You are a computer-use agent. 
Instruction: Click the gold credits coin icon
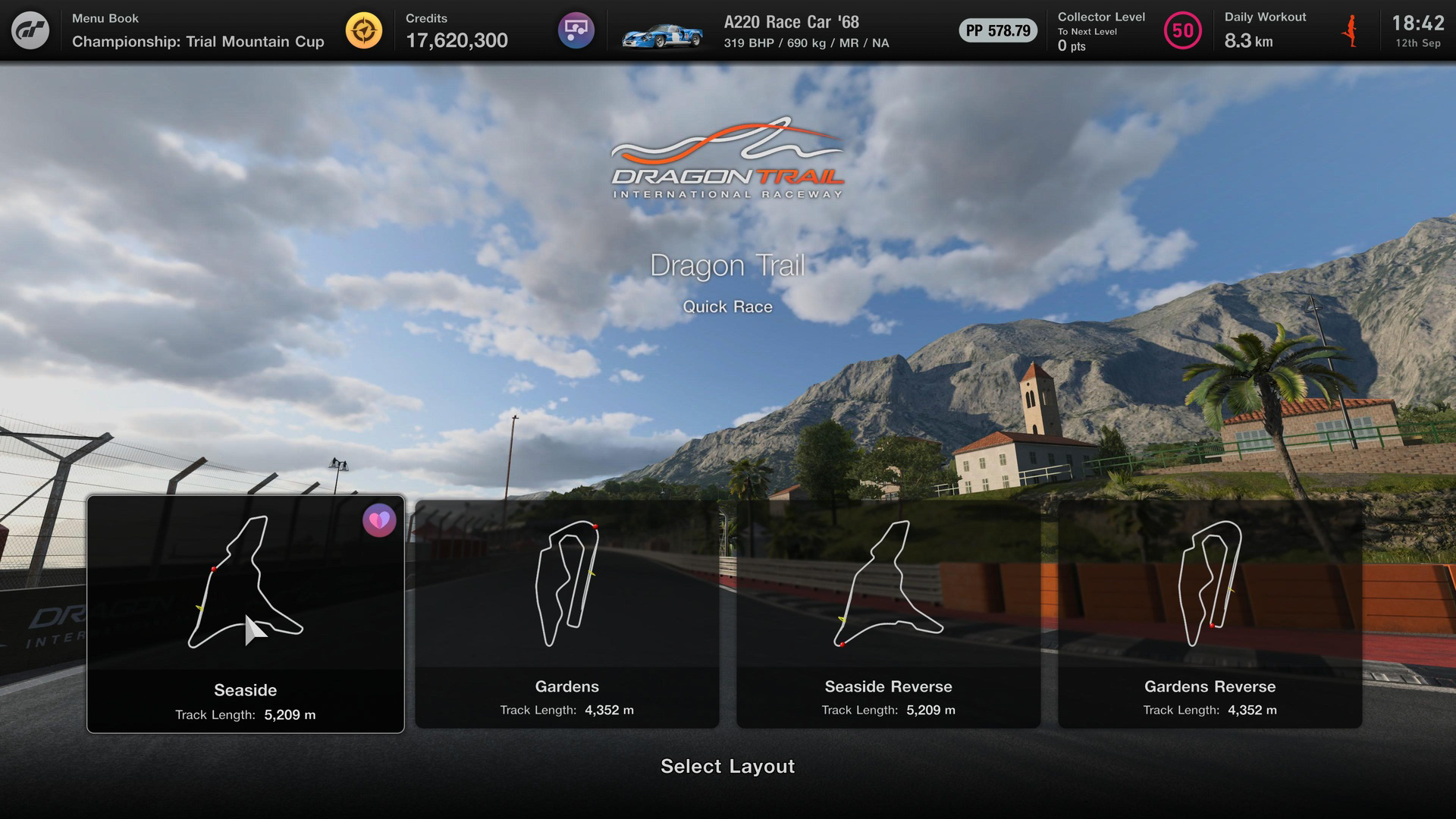(364, 31)
